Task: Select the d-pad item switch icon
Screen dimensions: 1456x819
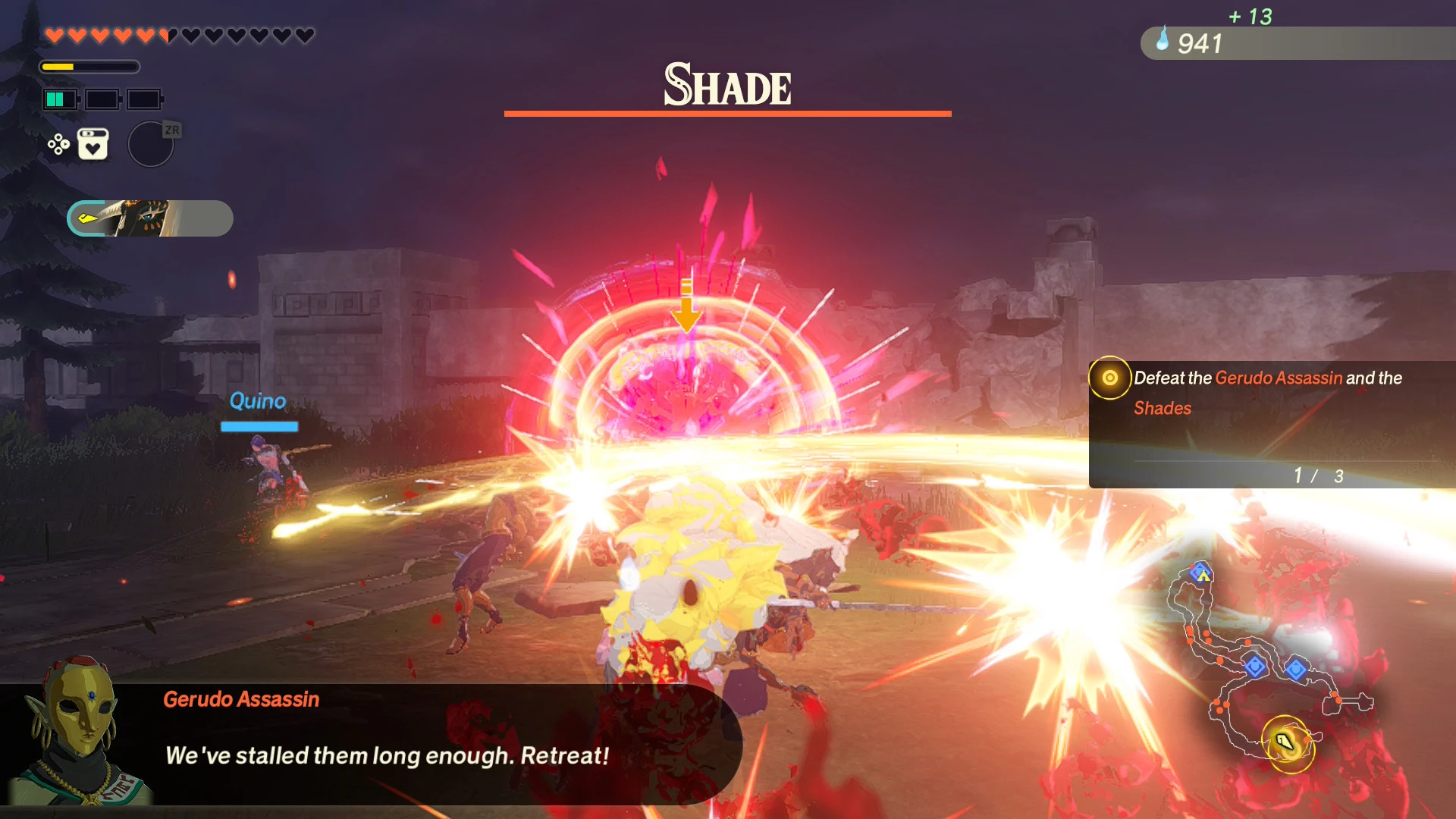Action: 59,143
